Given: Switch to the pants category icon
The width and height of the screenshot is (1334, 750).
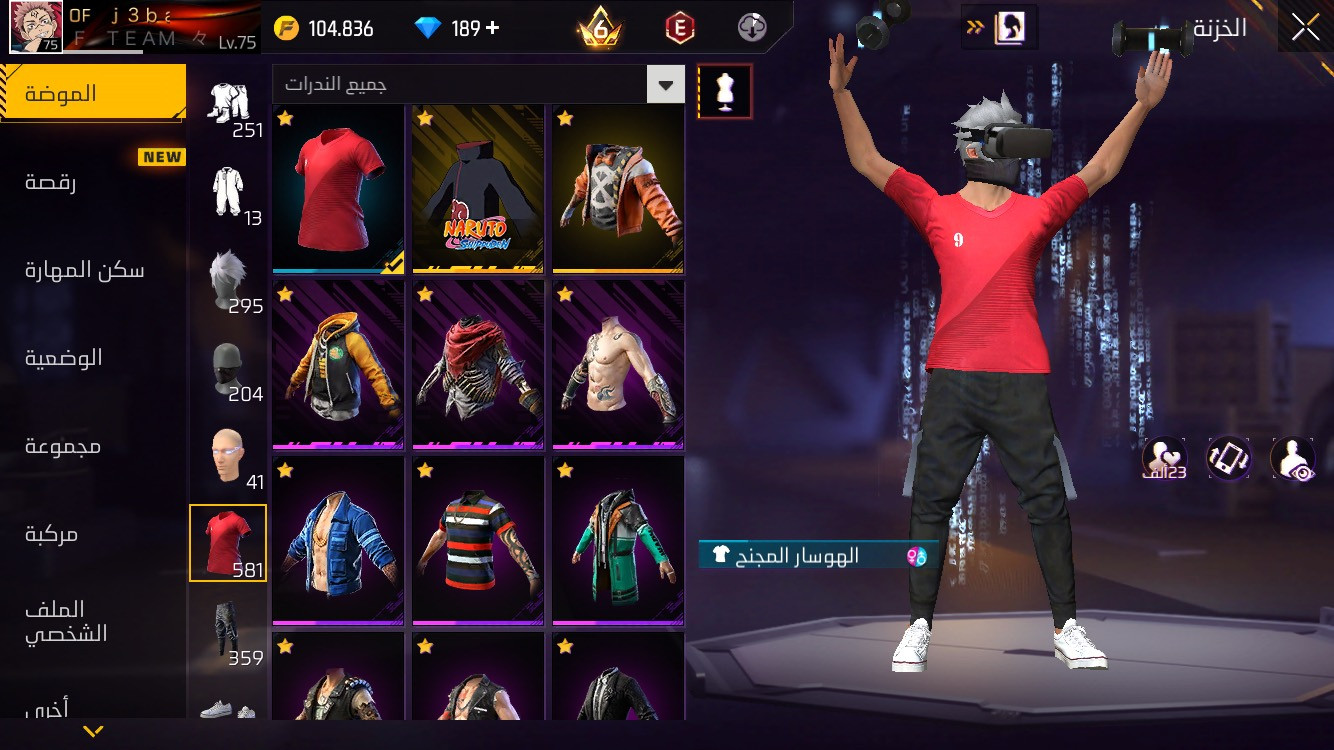Looking at the screenshot, I should pyautogui.click(x=228, y=630).
